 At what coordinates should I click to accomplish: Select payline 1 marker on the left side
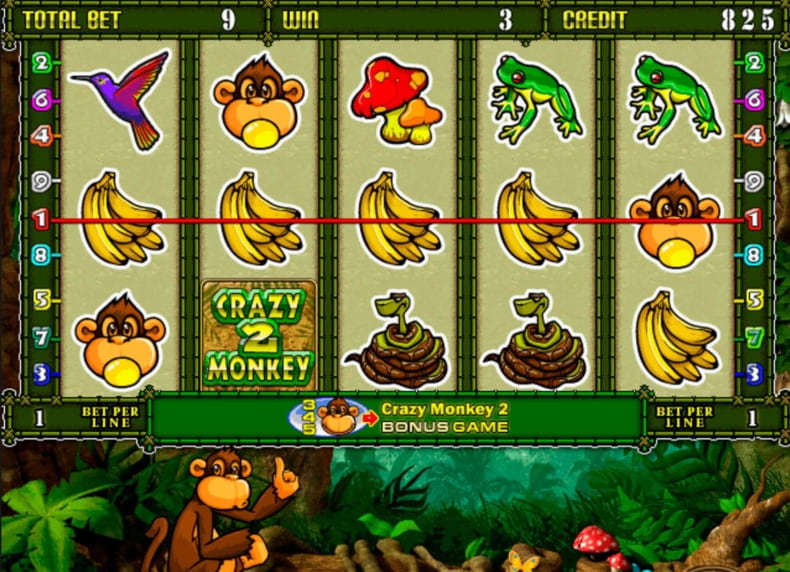click(x=41, y=219)
